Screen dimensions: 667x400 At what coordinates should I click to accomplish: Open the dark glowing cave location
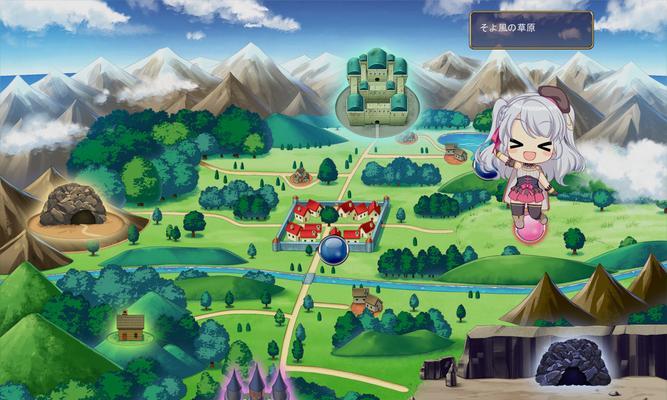(572, 362)
